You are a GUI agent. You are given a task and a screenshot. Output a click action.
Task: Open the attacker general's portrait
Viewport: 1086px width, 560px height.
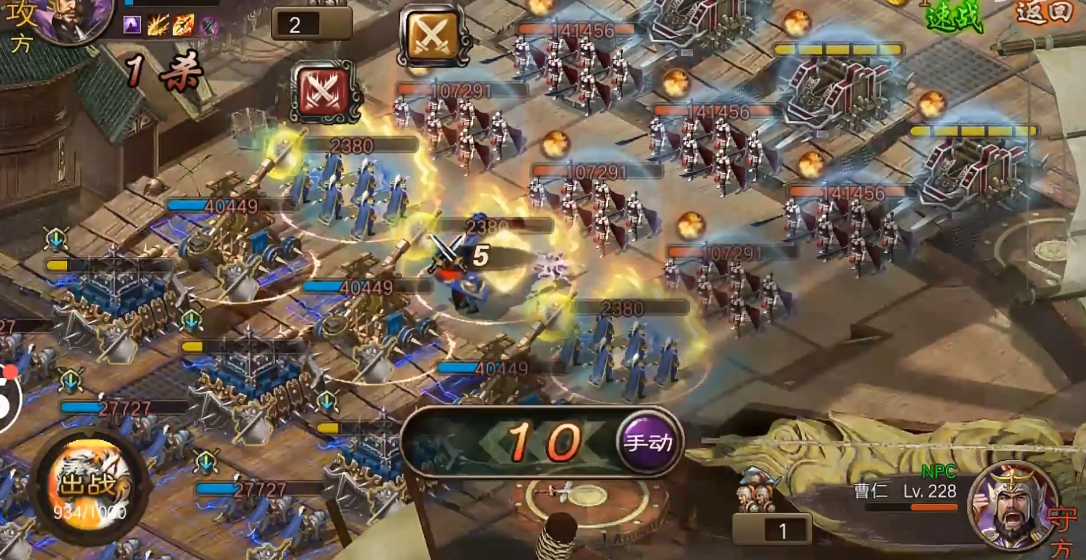click(72, 20)
